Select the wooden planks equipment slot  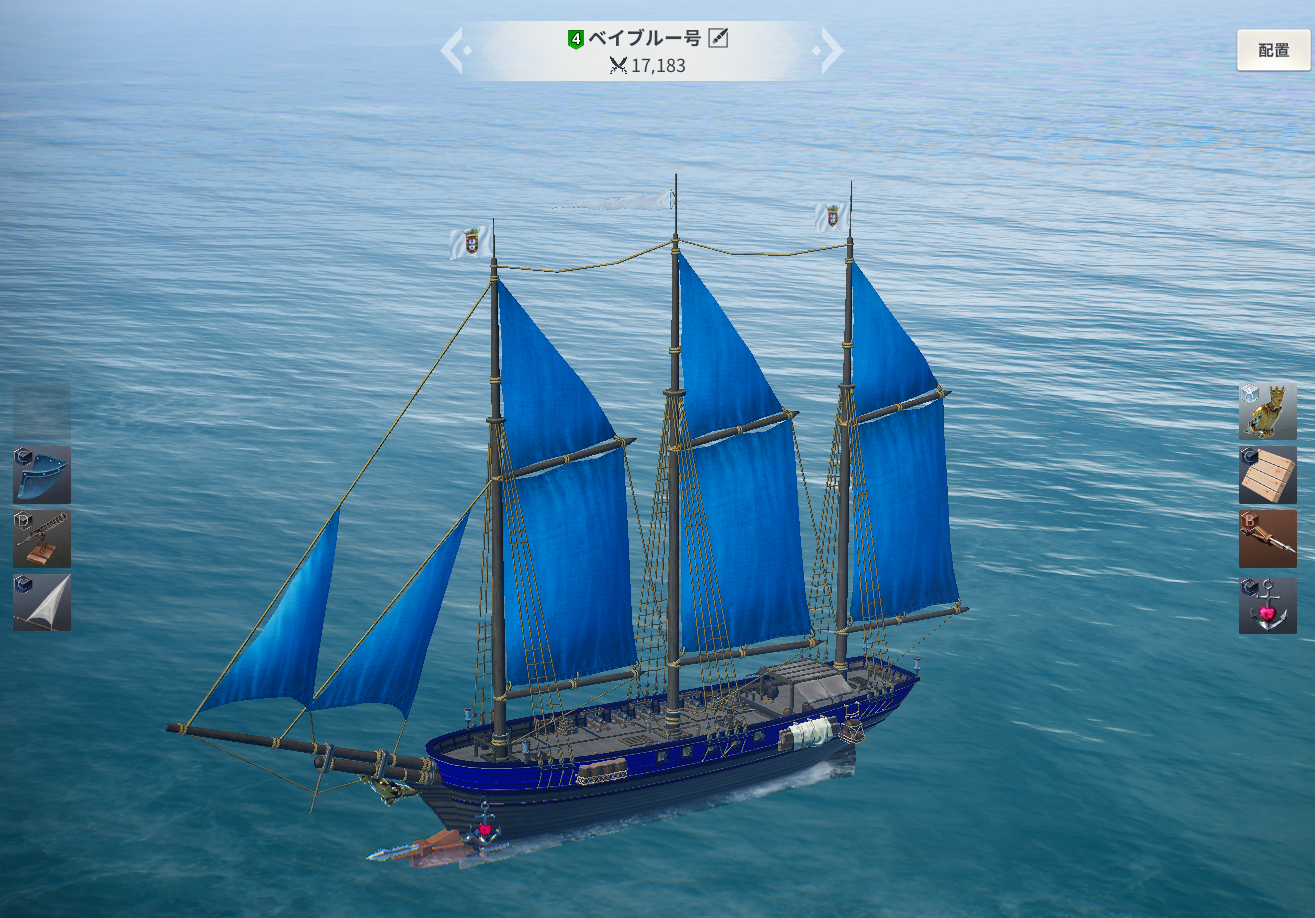[x=1267, y=475]
